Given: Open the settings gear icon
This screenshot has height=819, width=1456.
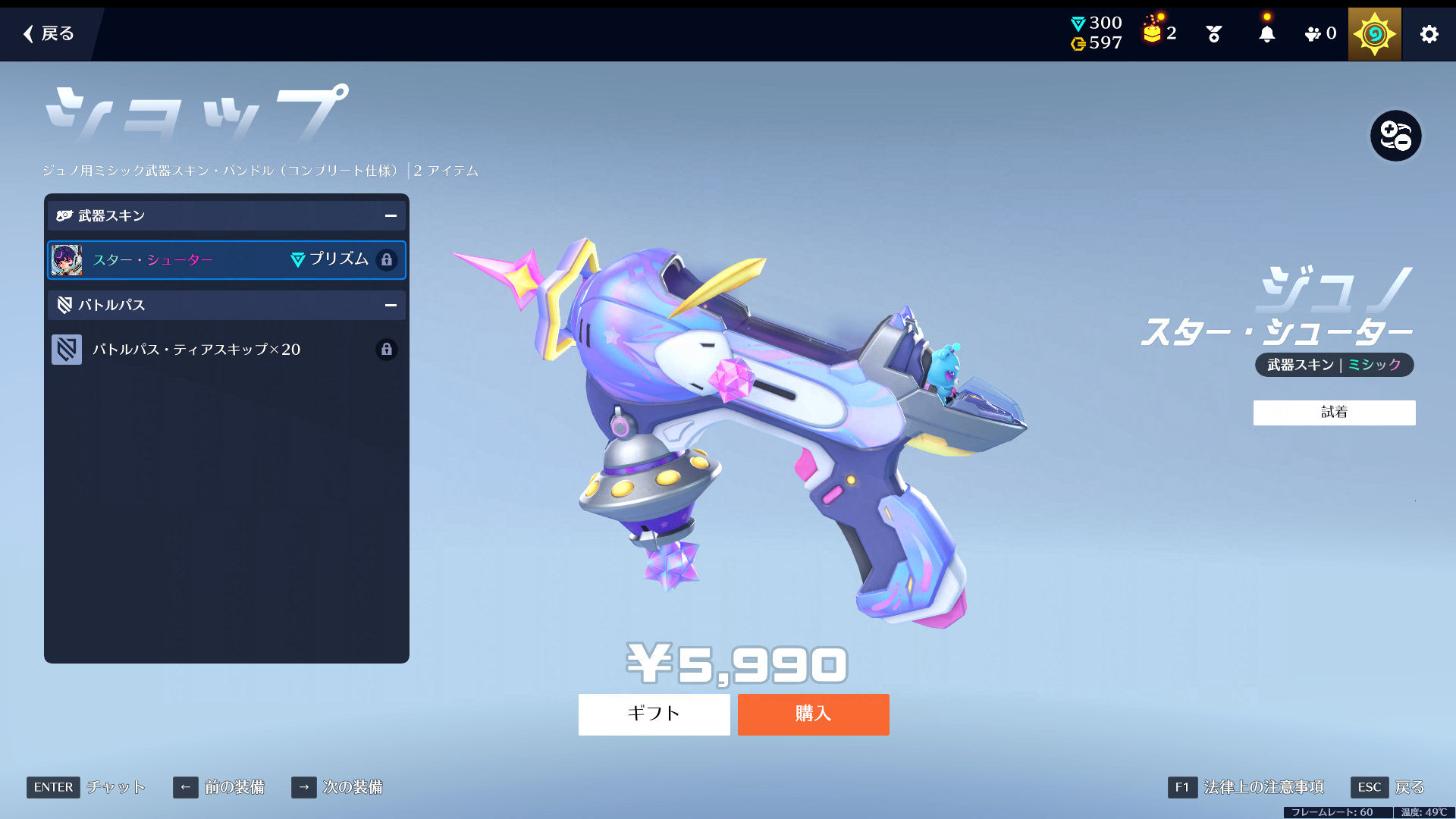Looking at the screenshot, I should pos(1429,34).
